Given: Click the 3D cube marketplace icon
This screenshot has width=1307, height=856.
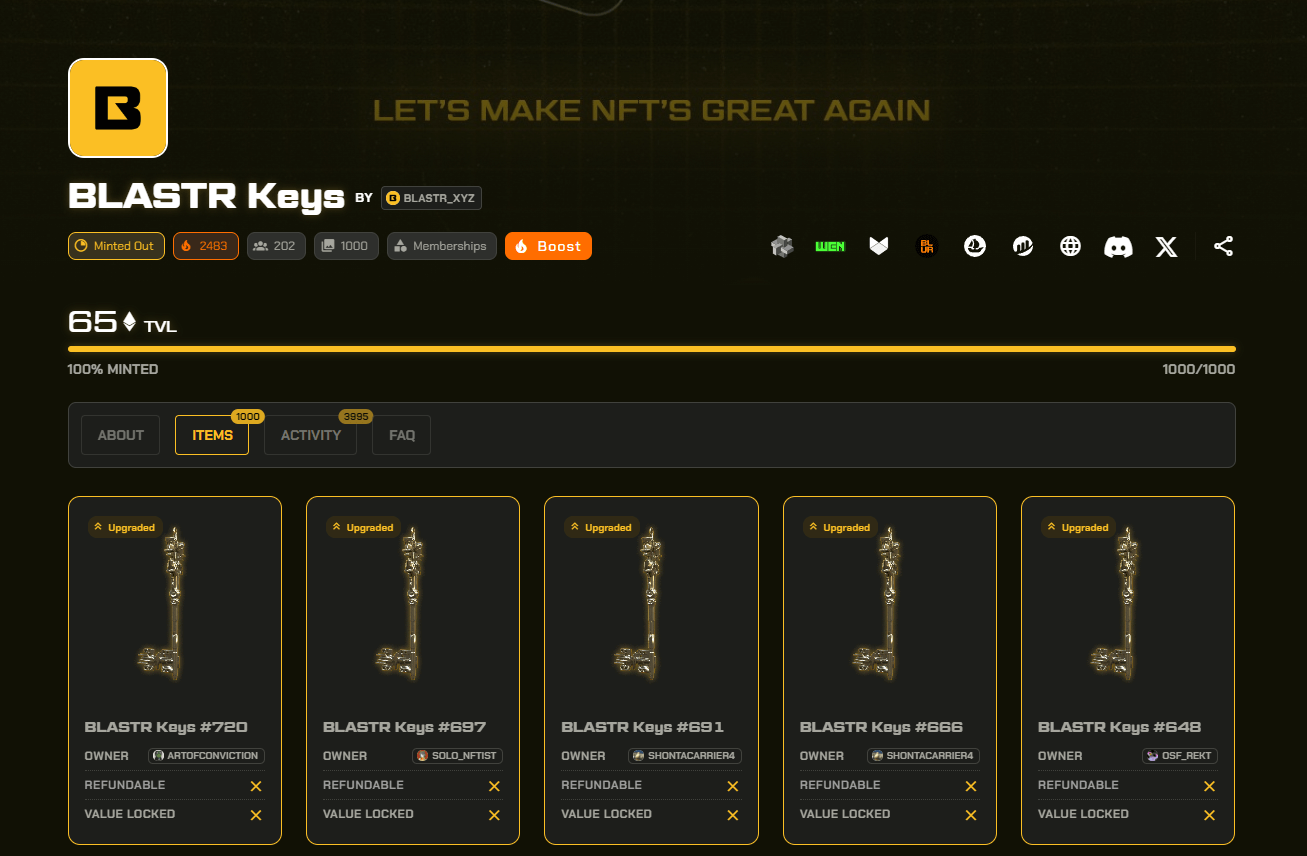Looking at the screenshot, I should coord(782,246).
